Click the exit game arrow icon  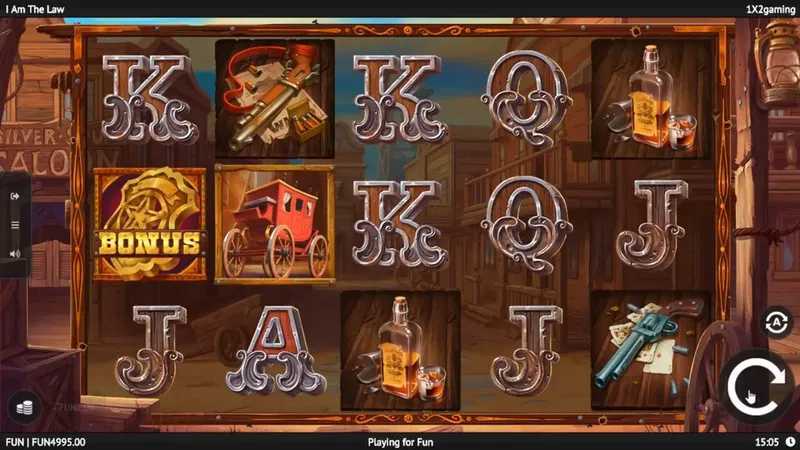[15, 196]
